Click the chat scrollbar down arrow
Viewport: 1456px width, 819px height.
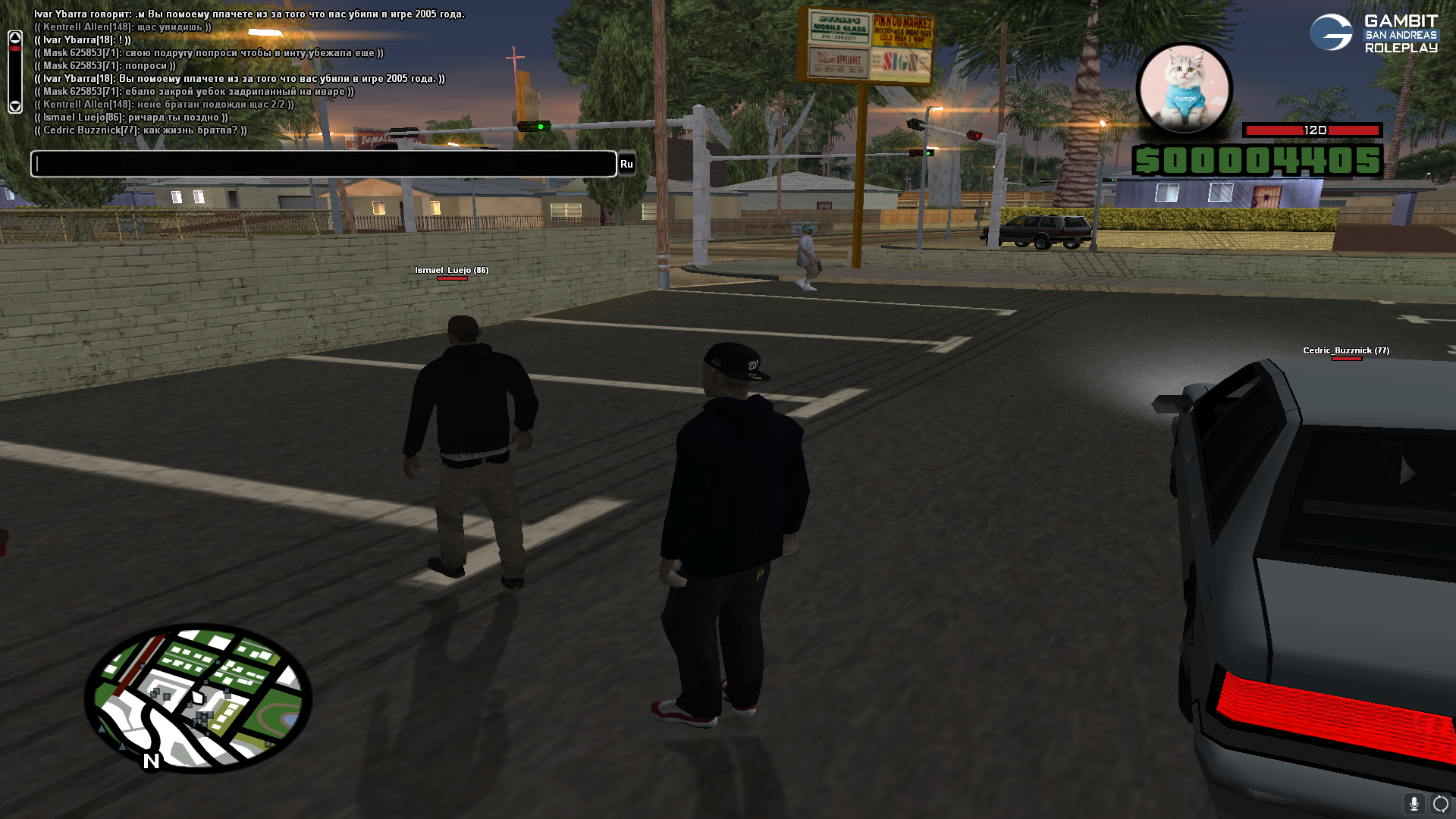pyautogui.click(x=15, y=107)
